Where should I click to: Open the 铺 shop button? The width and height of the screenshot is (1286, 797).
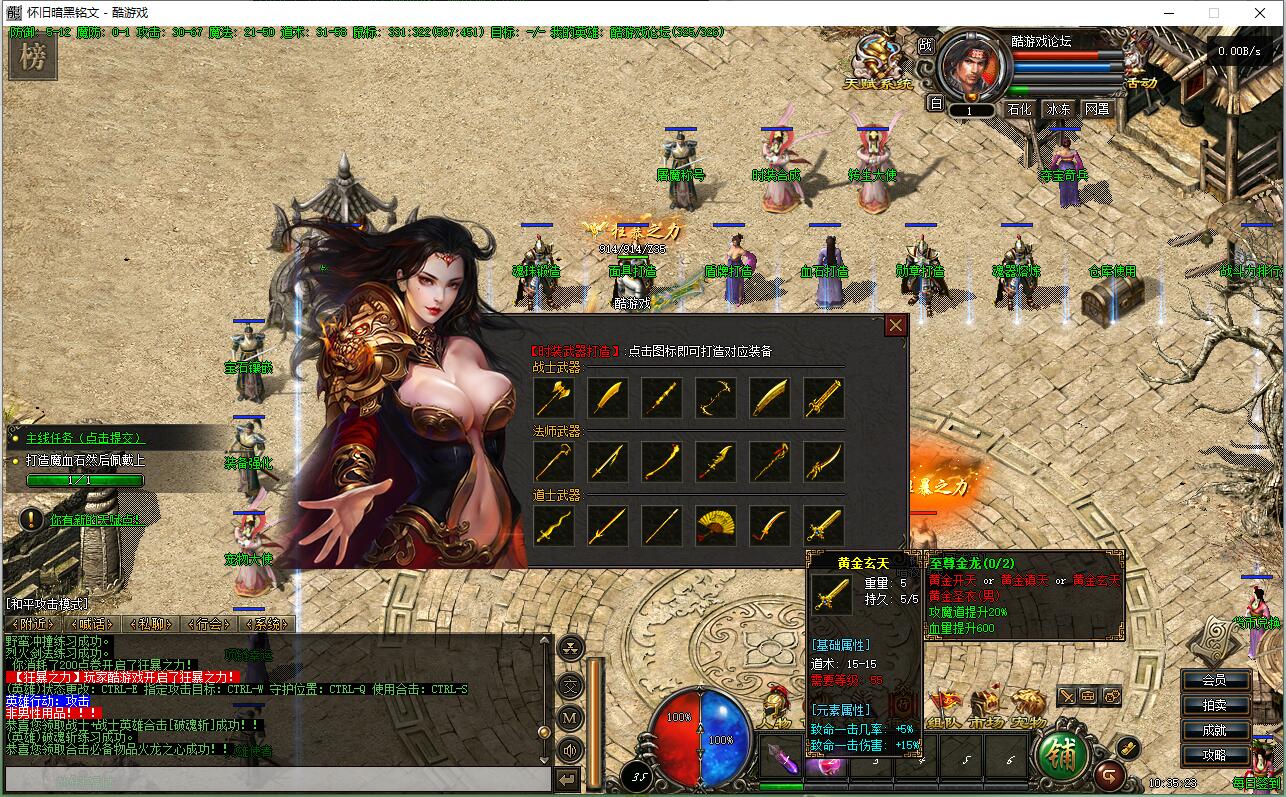pyautogui.click(x=1061, y=755)
